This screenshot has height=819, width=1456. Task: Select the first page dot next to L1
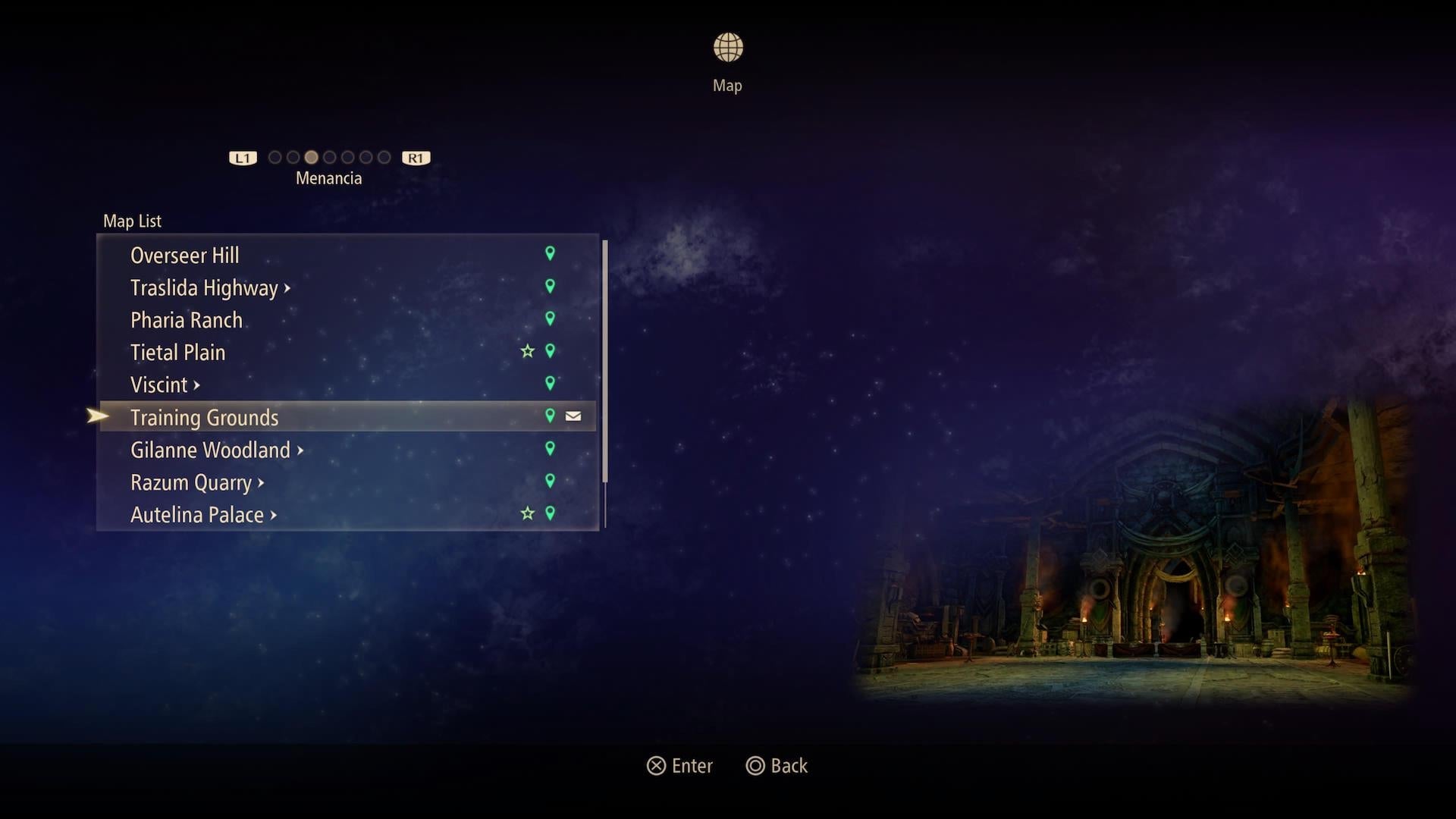275,157
